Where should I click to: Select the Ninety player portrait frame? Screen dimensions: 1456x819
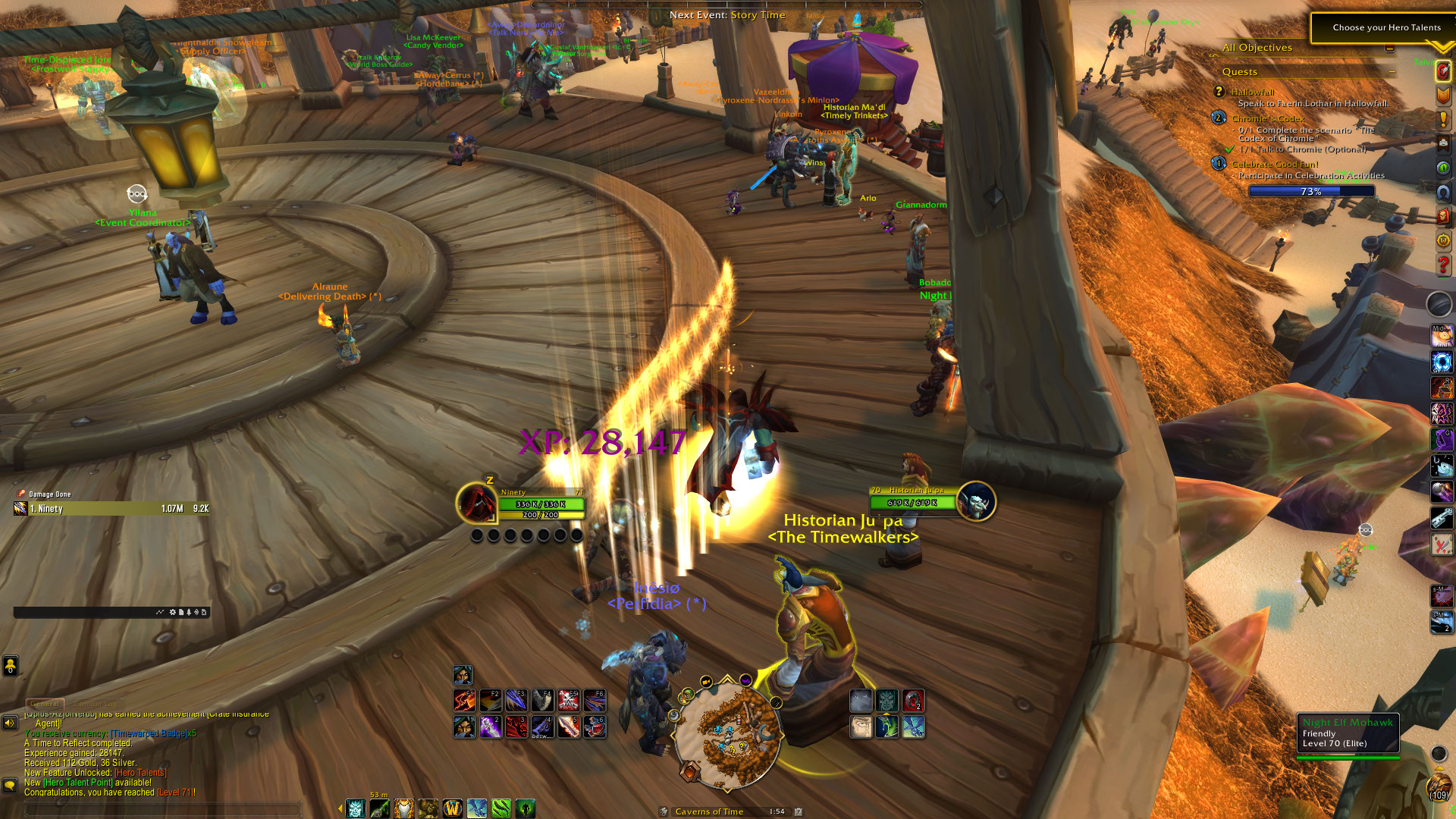coord(476,503)
